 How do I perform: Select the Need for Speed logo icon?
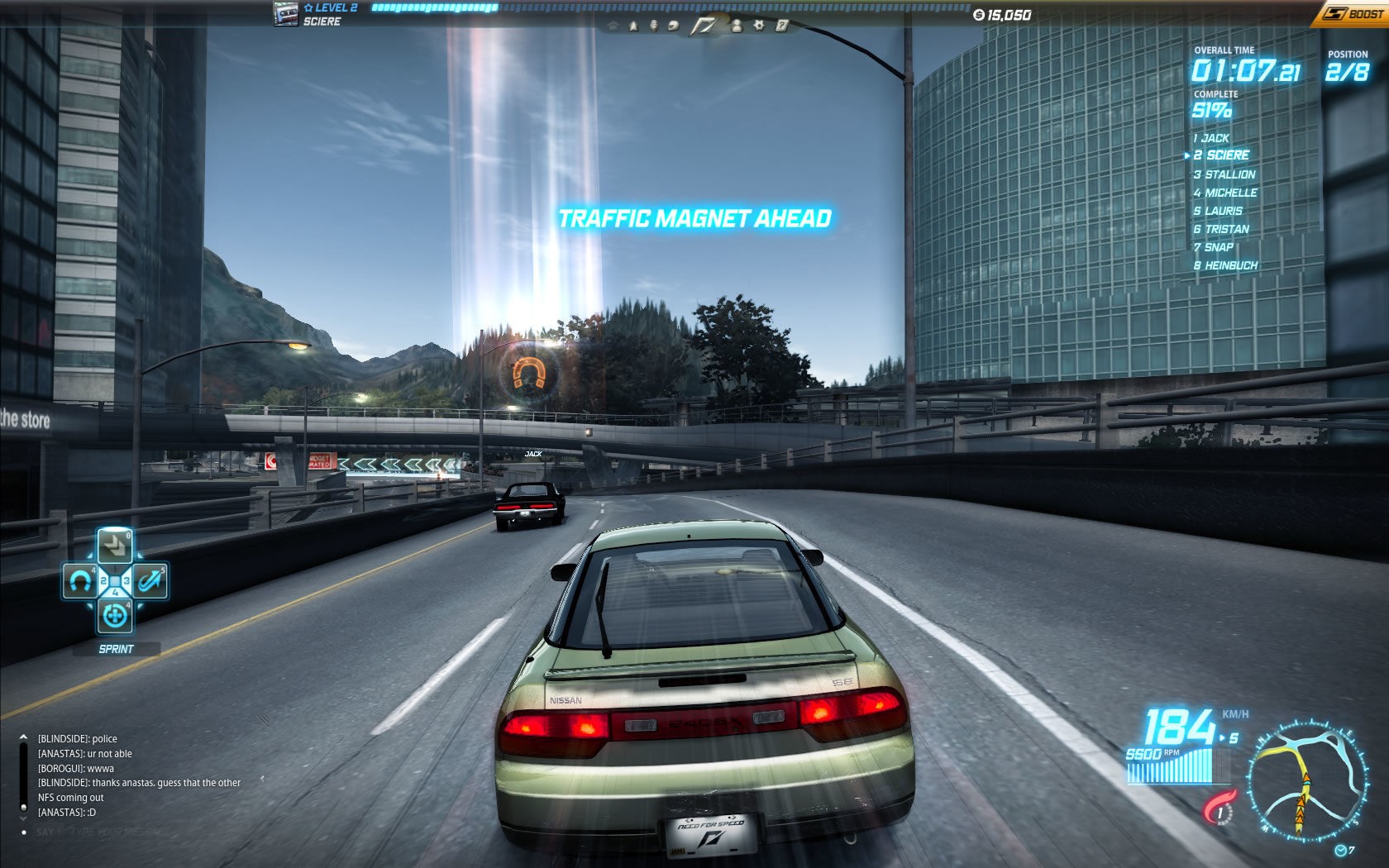[x=704, y=26]
